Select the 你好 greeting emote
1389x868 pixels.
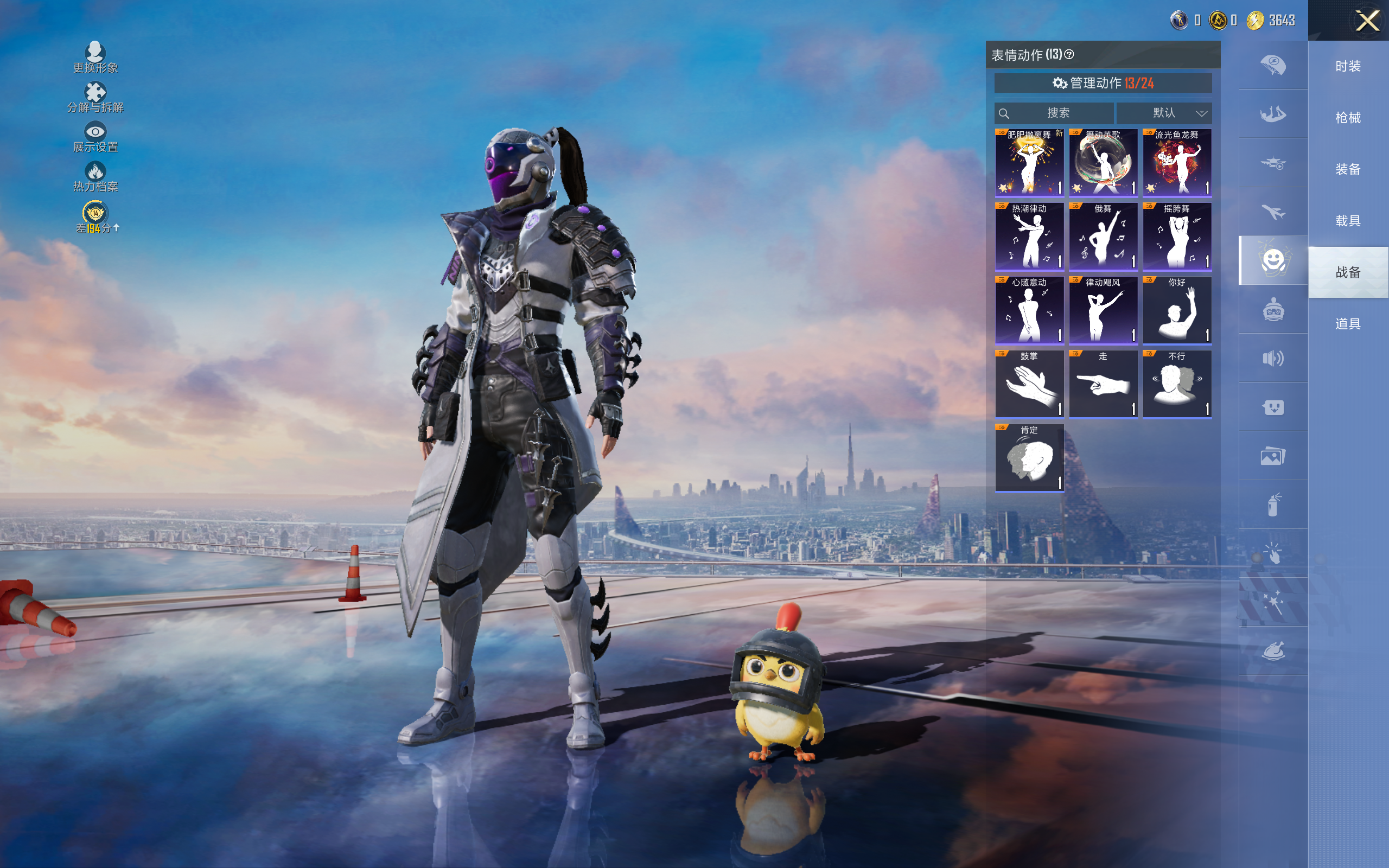click(x=1177, y=310)
